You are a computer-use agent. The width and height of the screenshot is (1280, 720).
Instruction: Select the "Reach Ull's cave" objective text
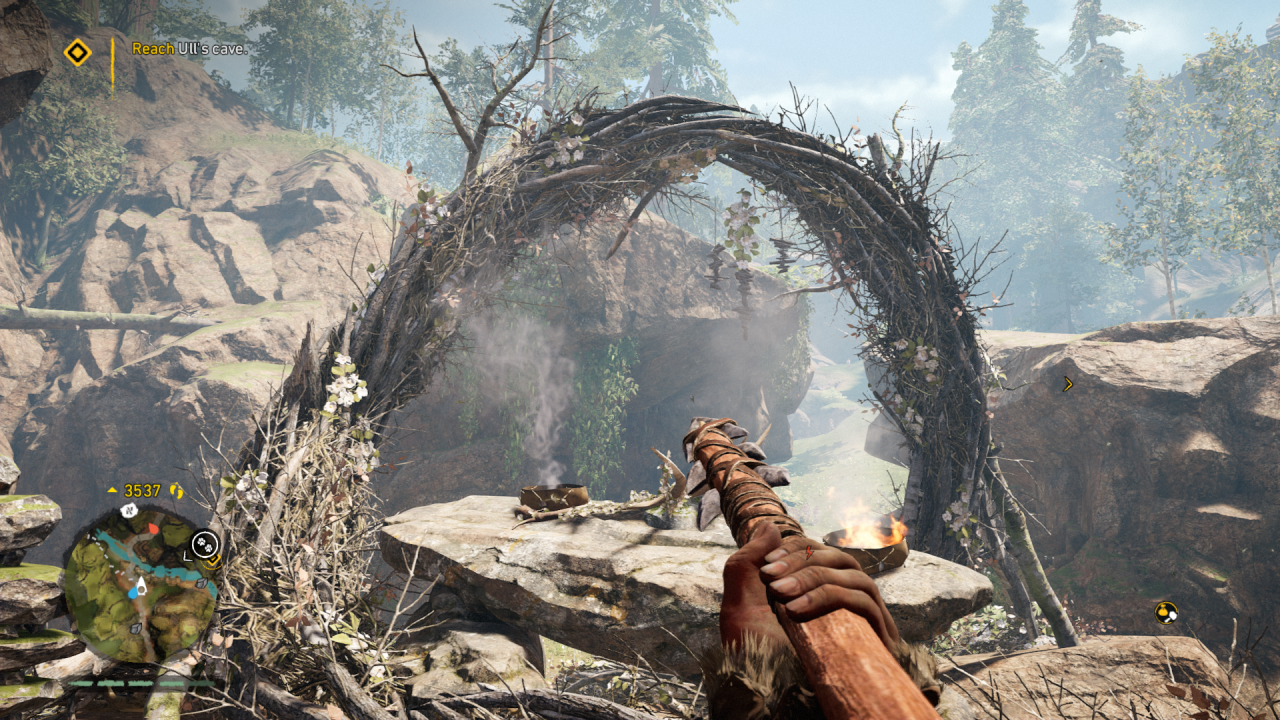(x=189, y=48)
